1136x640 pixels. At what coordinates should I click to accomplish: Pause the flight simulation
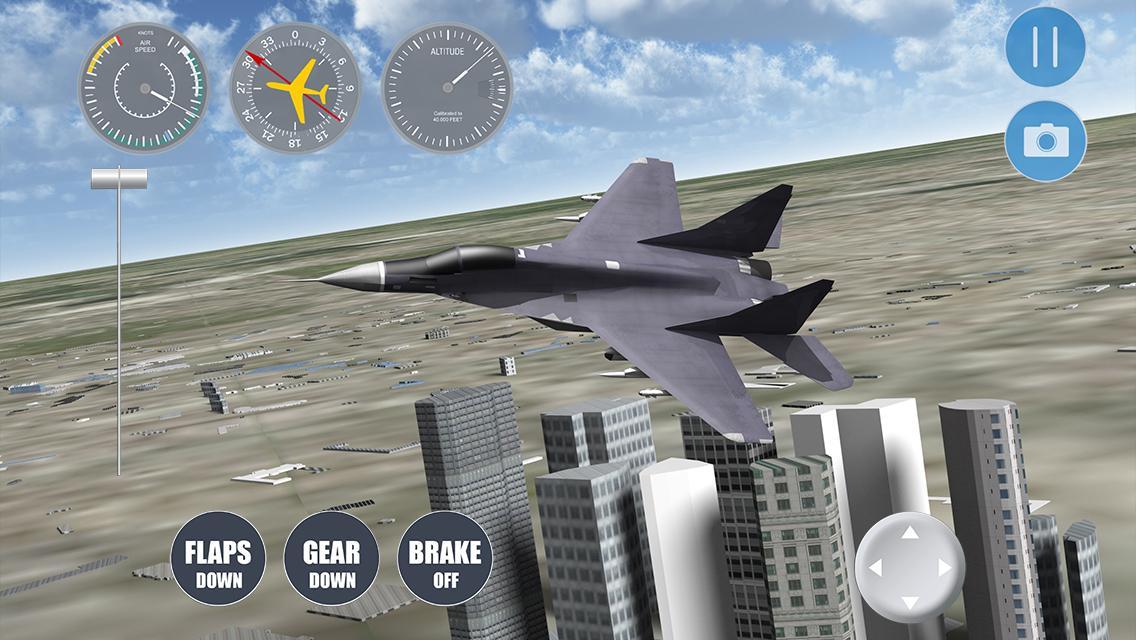click(1045, 46)
